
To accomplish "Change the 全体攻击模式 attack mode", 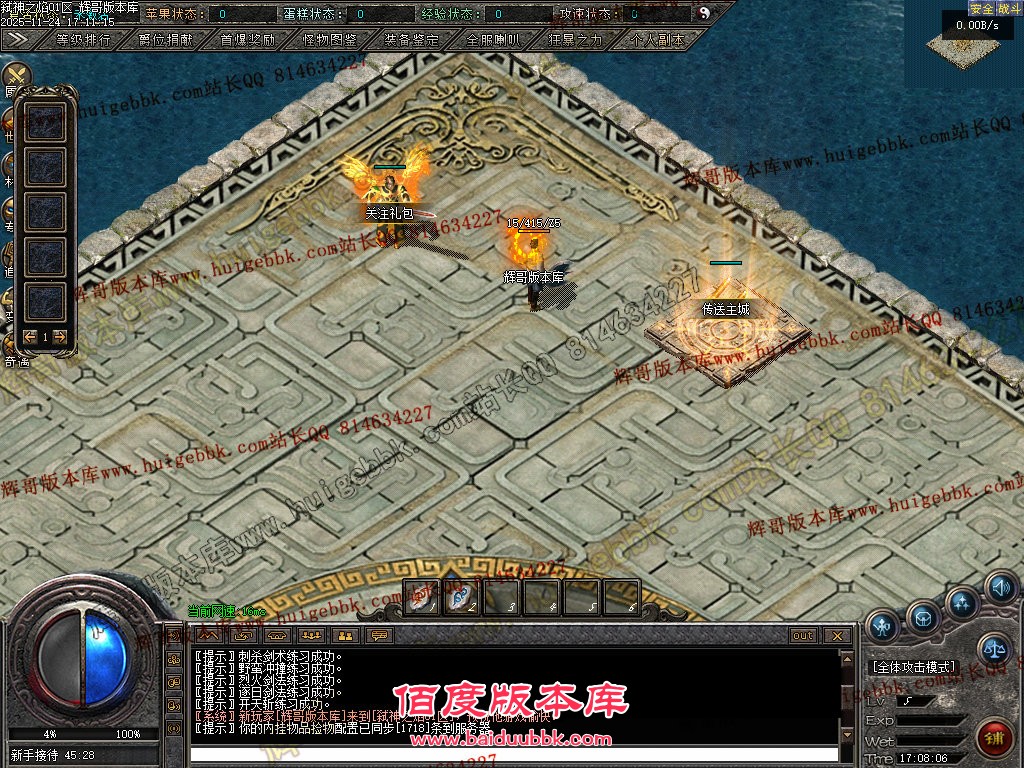I will [914, 667].
